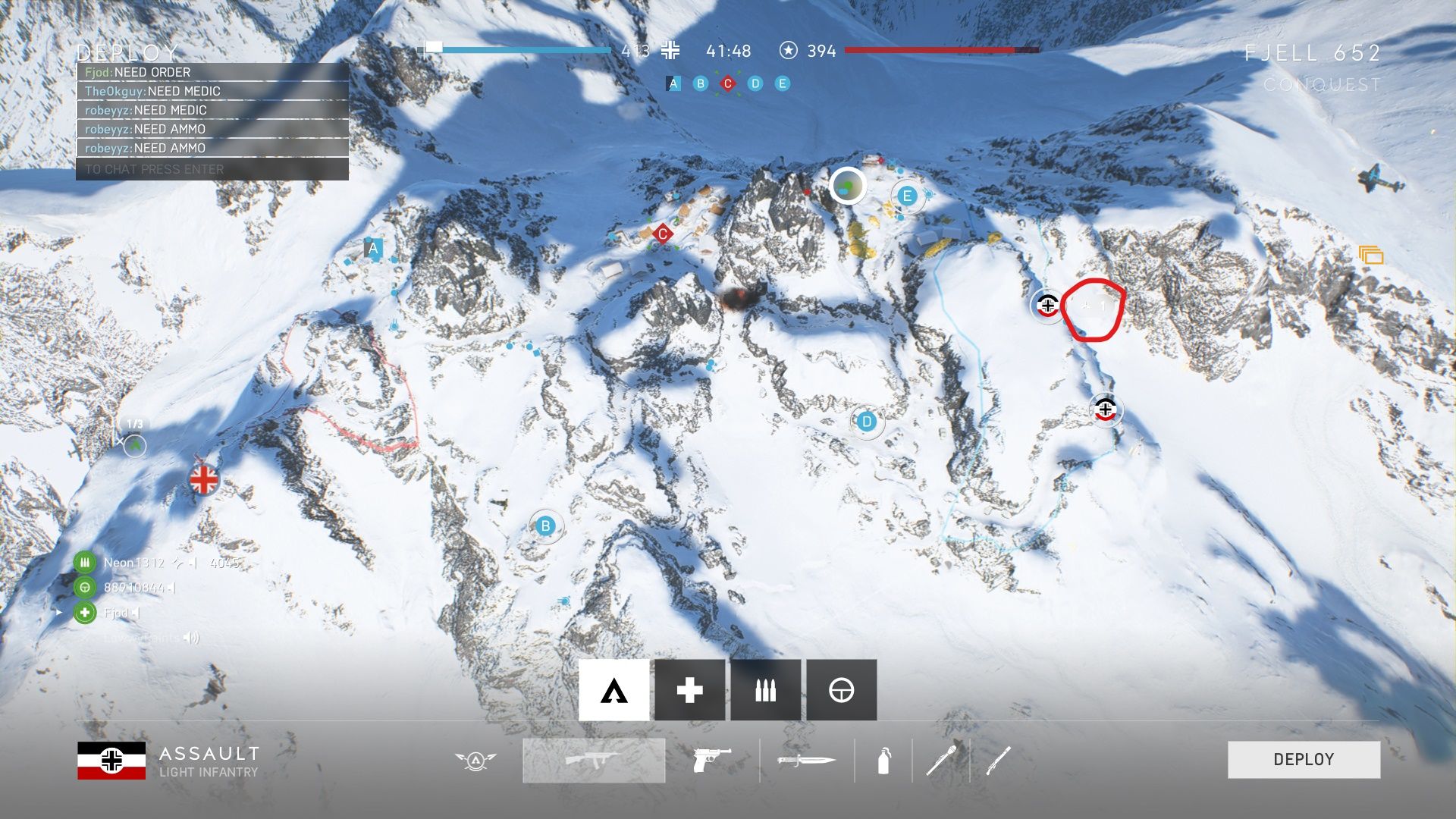
Task: Select objective flag C on the map
Action: point(661,234)
